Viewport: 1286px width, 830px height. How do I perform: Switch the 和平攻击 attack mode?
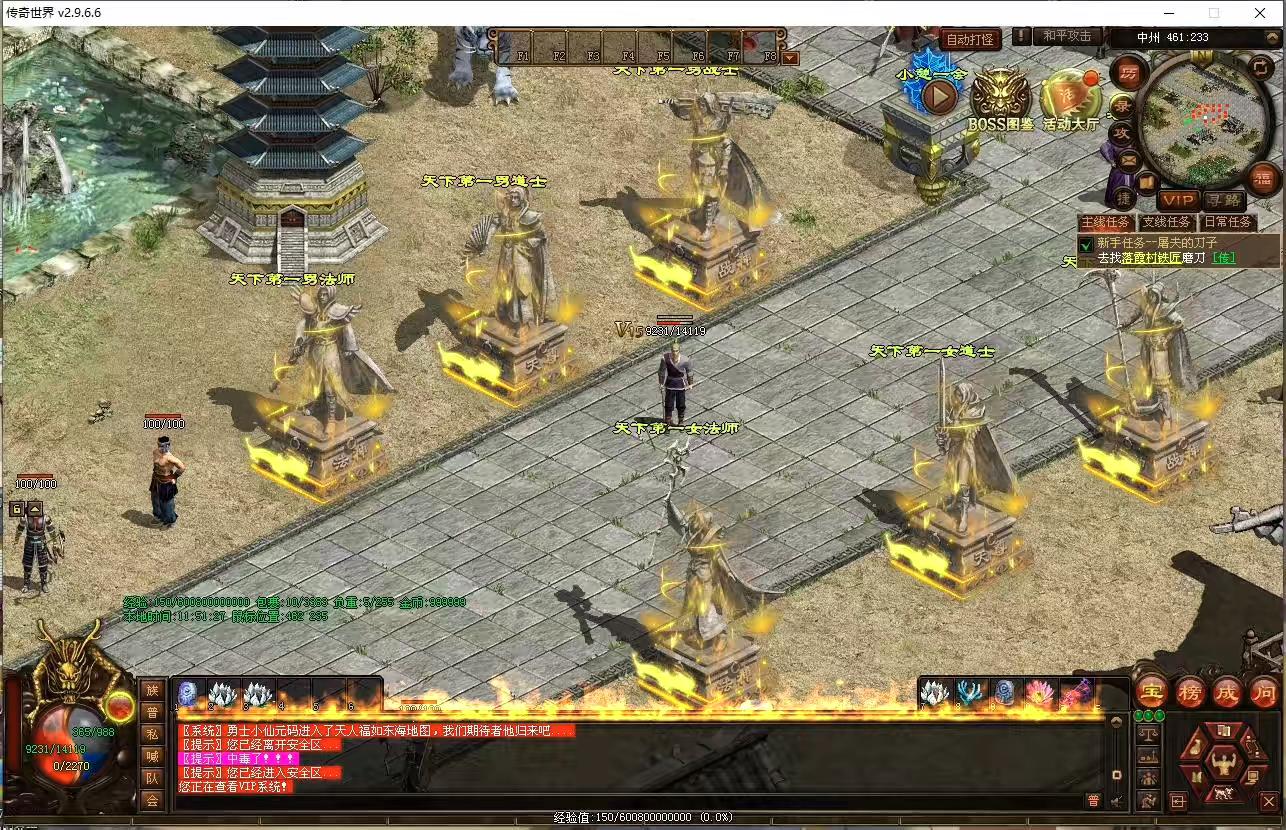pyautogui.click(x=1067, y=36)
